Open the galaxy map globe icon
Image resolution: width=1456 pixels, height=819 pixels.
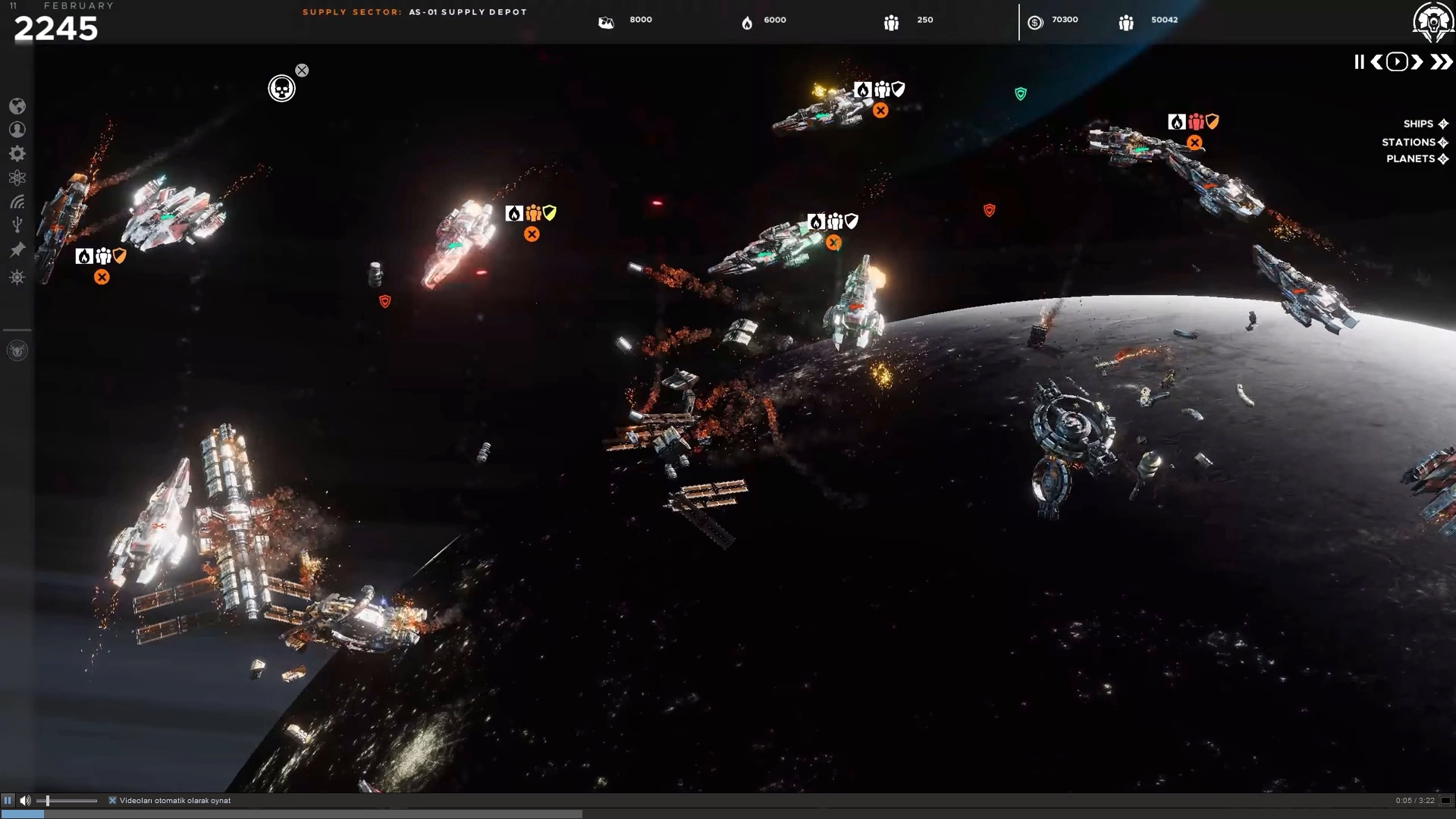[x=17, y=105]
